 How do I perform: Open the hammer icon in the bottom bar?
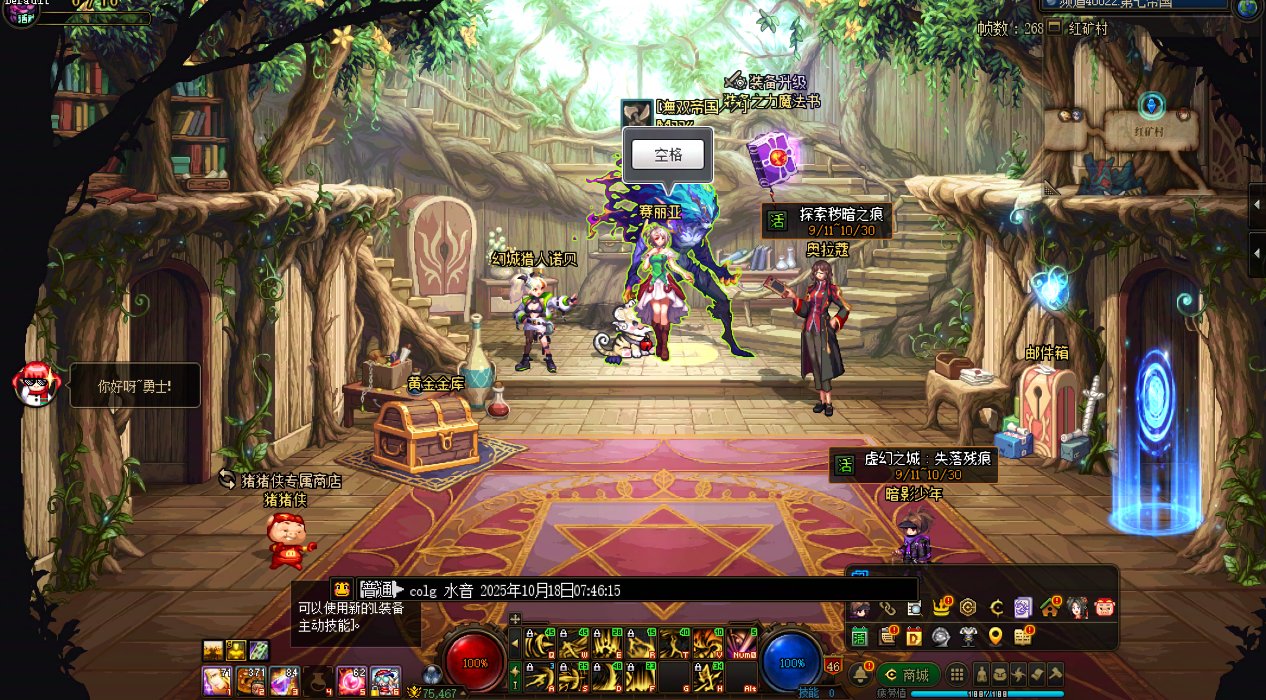(x=1053, y=675)
